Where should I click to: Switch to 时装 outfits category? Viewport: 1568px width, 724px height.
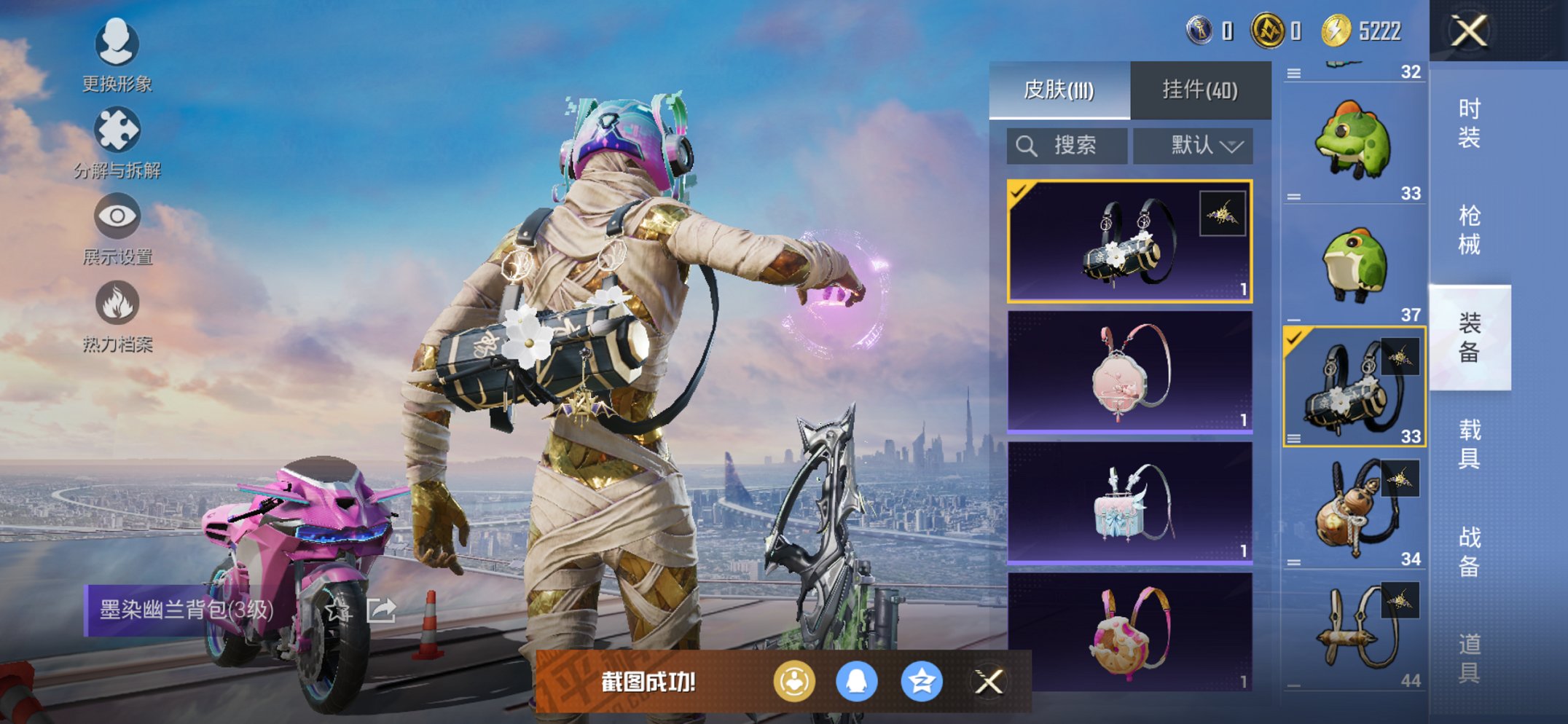tap(1469, 123)
